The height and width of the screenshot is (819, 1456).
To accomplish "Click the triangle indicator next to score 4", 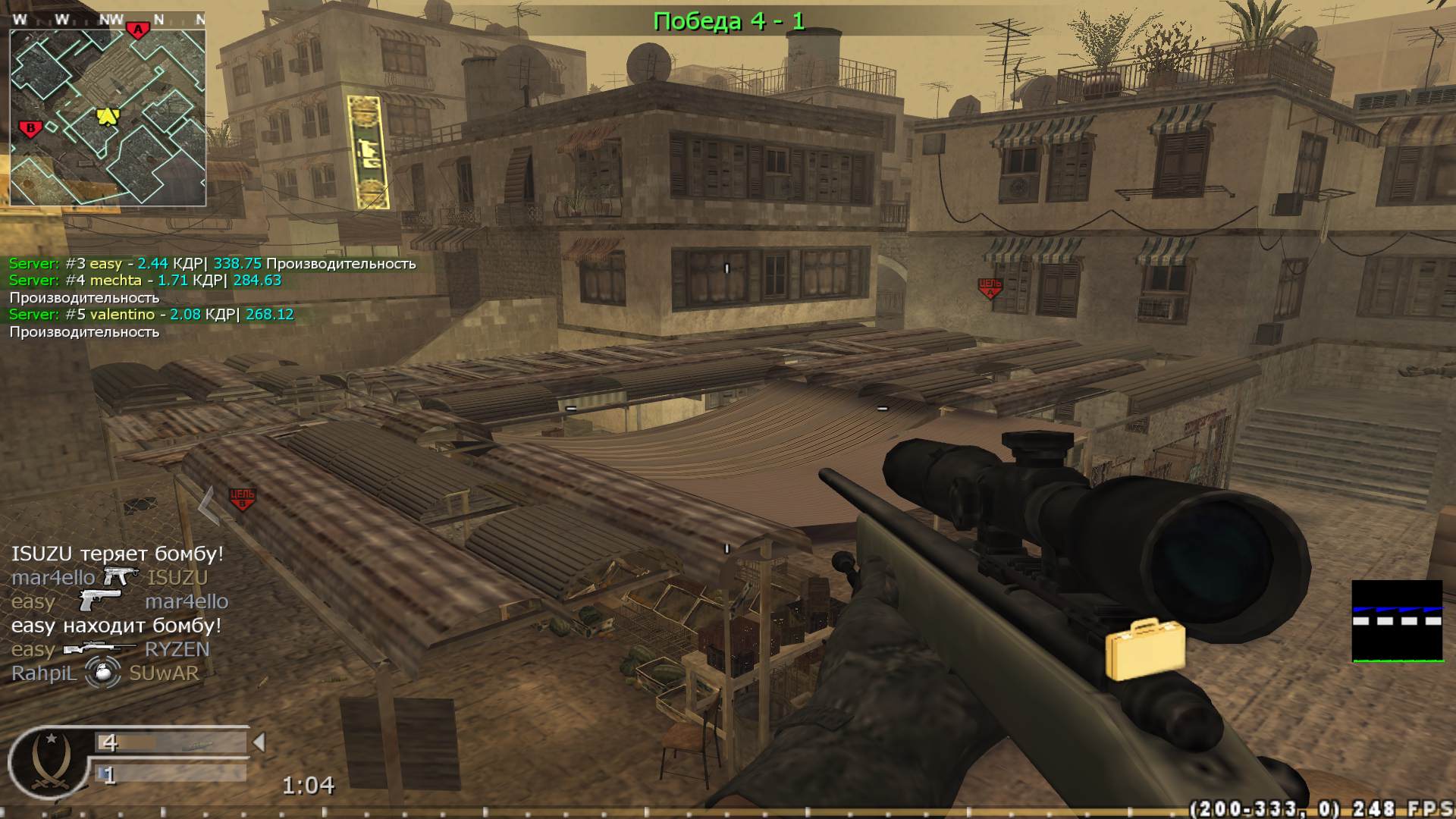I will click(x=262, y=742).
